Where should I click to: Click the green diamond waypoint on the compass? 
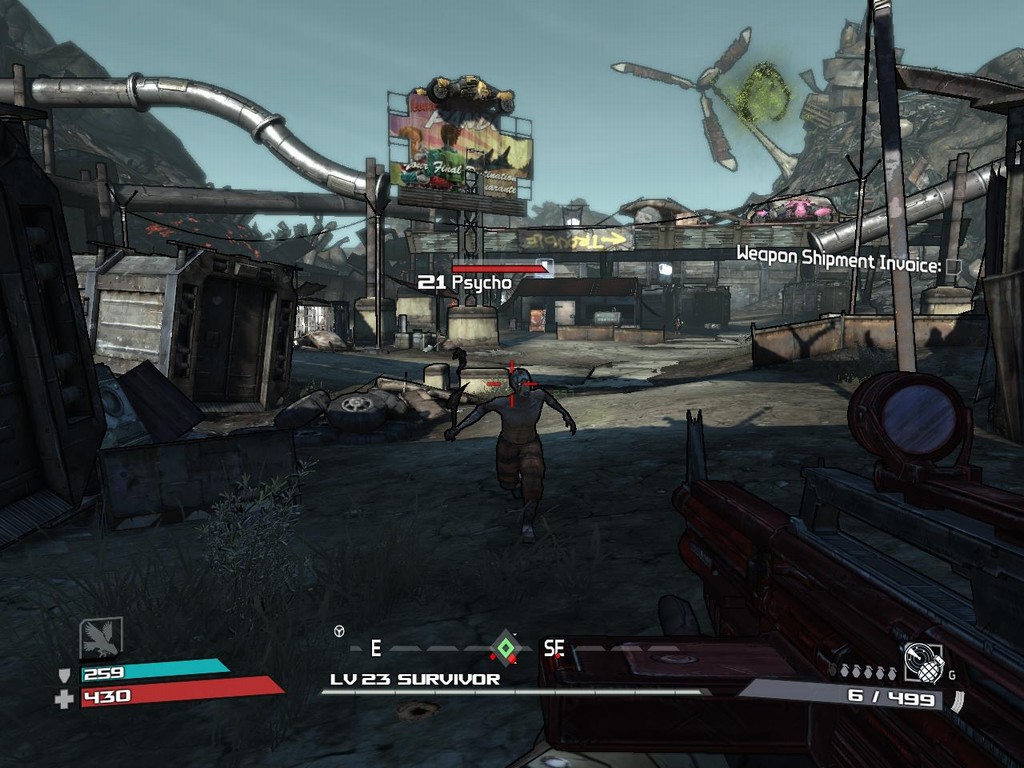coord(505,648)
